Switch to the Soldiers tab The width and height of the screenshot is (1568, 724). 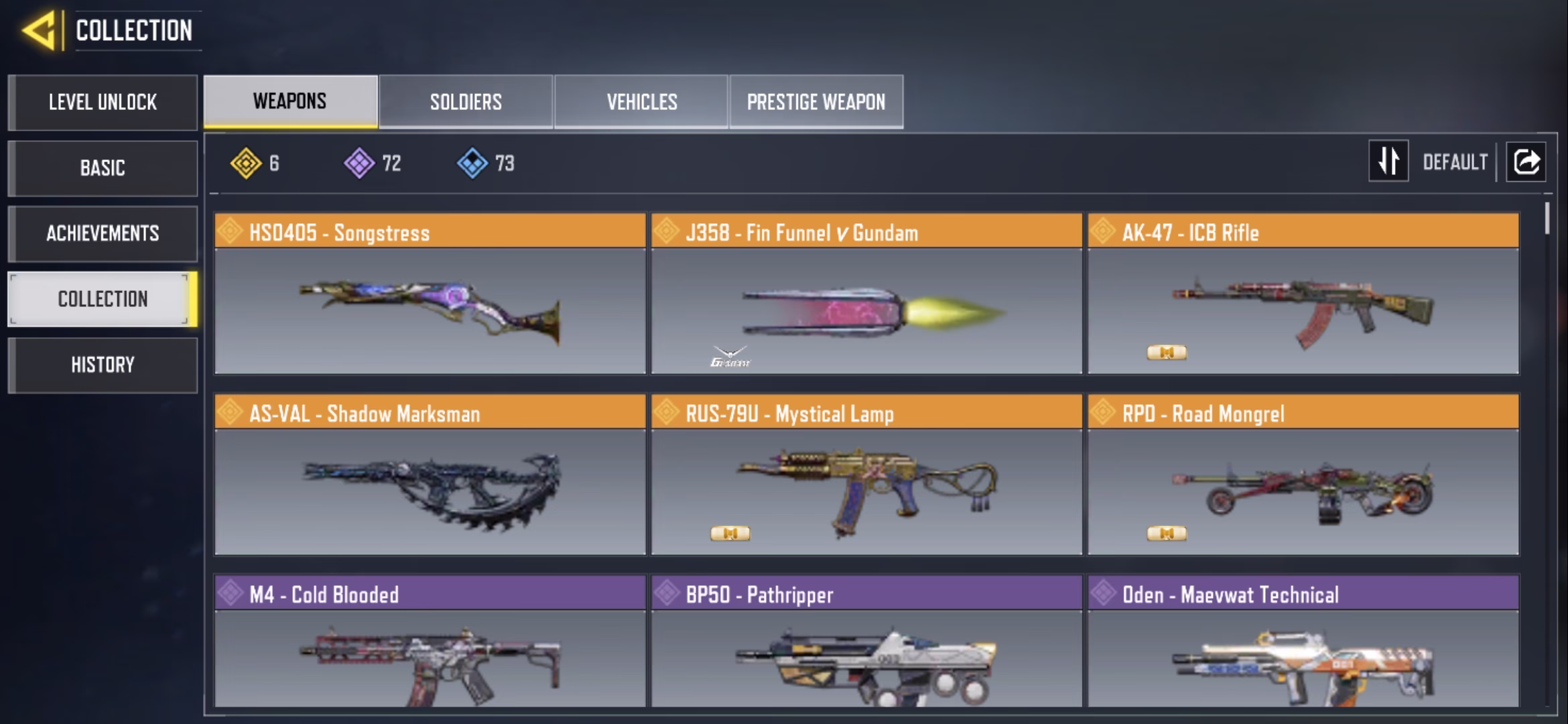point(466,102)
